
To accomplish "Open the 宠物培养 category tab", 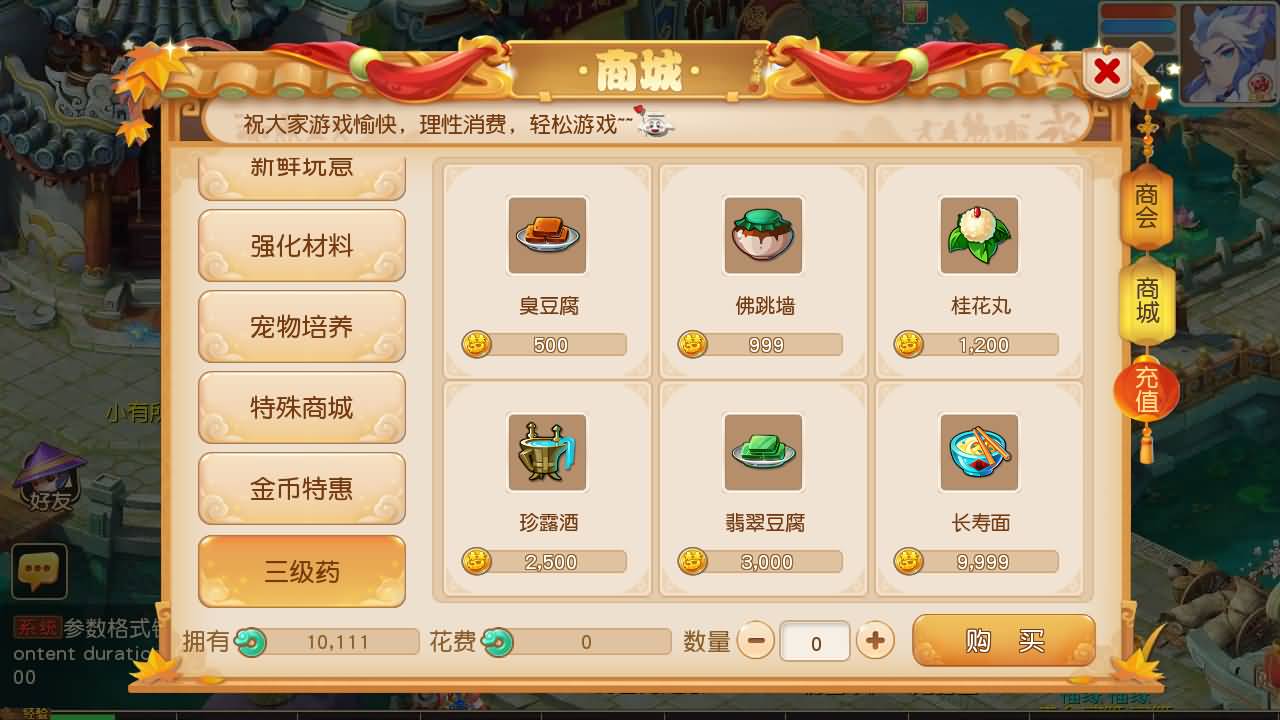I will pyautogui.click(x=301, y=327).
